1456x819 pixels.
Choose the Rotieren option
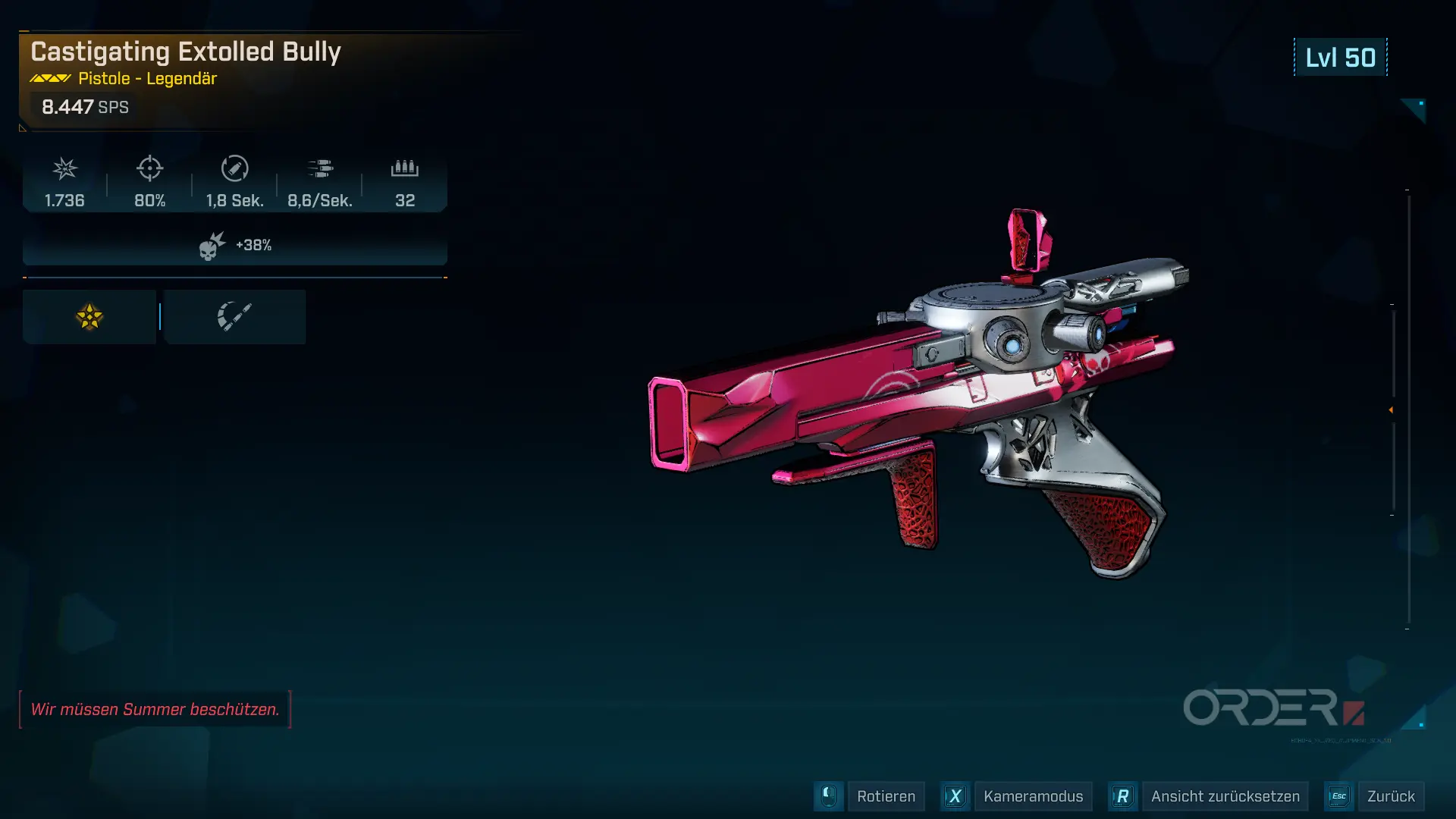[885, 796]
